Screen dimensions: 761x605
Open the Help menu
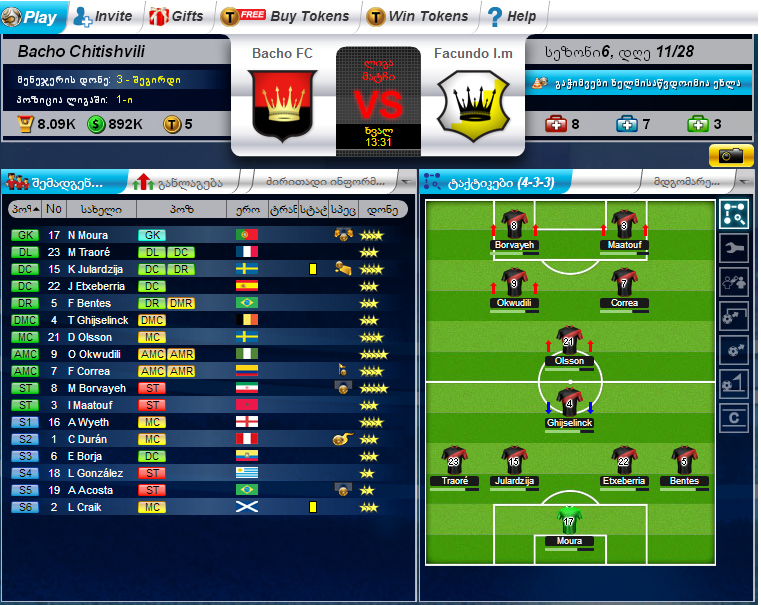tap(511, 16)
